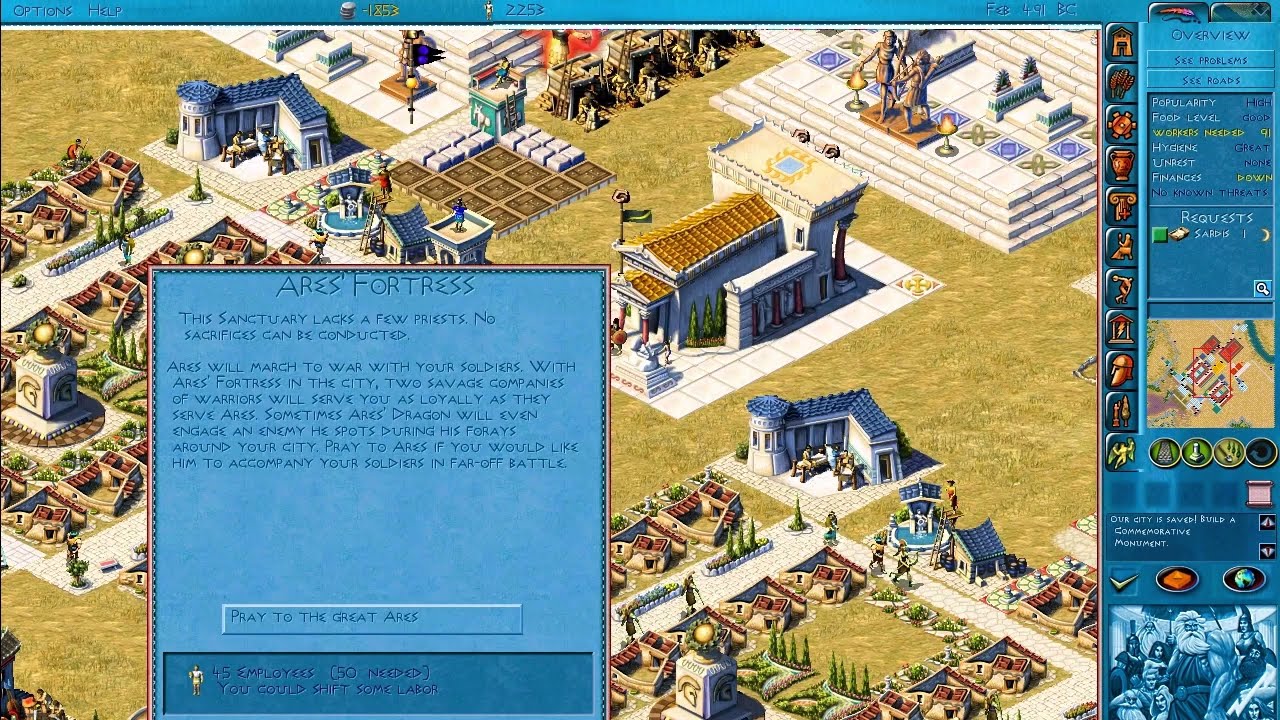Viewport: 1280px width, 720px height.
Task: Click the See Roads button
Action: point(1210,80)
